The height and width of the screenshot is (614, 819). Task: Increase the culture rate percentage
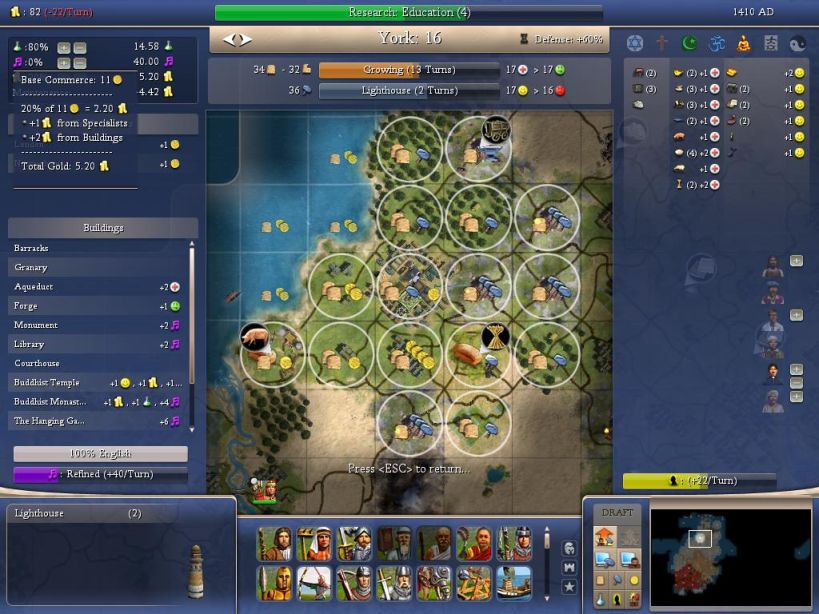tap(63, 62)
